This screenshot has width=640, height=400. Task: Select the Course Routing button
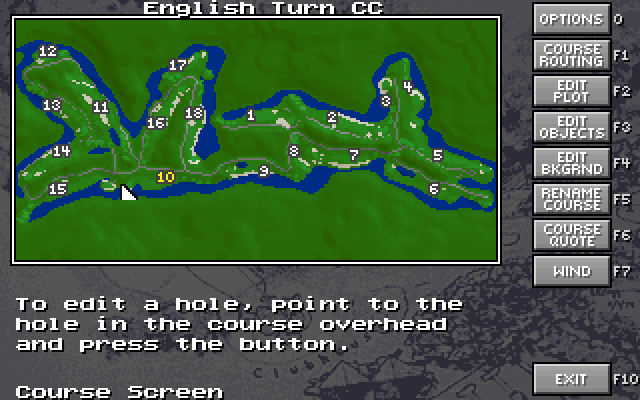pos(571,55)
